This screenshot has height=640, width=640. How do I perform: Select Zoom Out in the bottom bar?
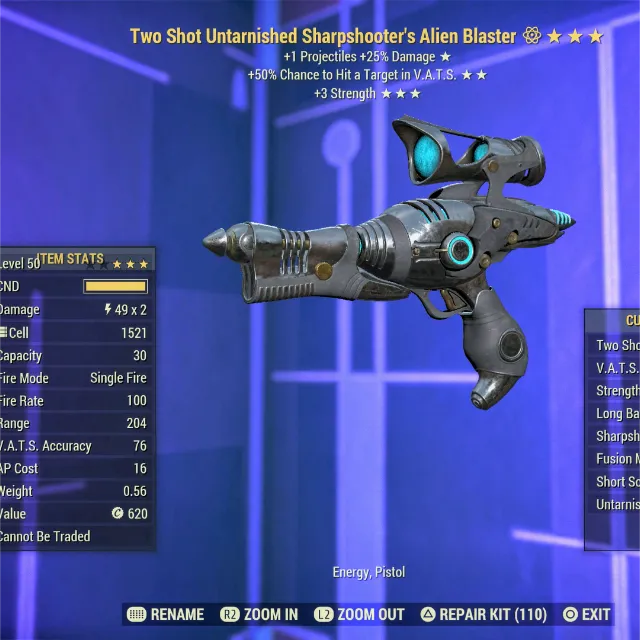click(x=359, y=614)
